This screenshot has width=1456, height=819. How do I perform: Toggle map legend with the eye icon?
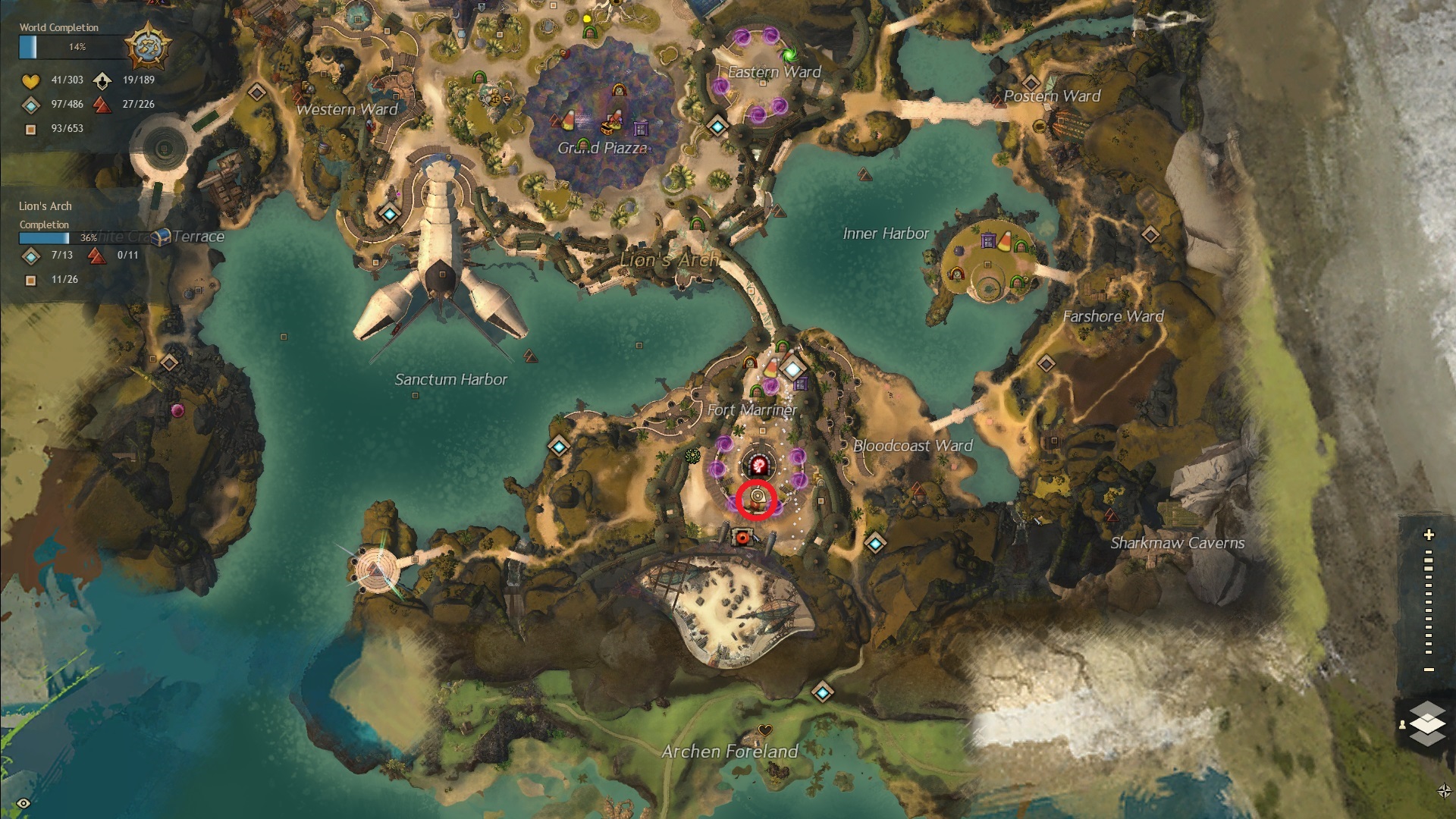pos(24,803)
